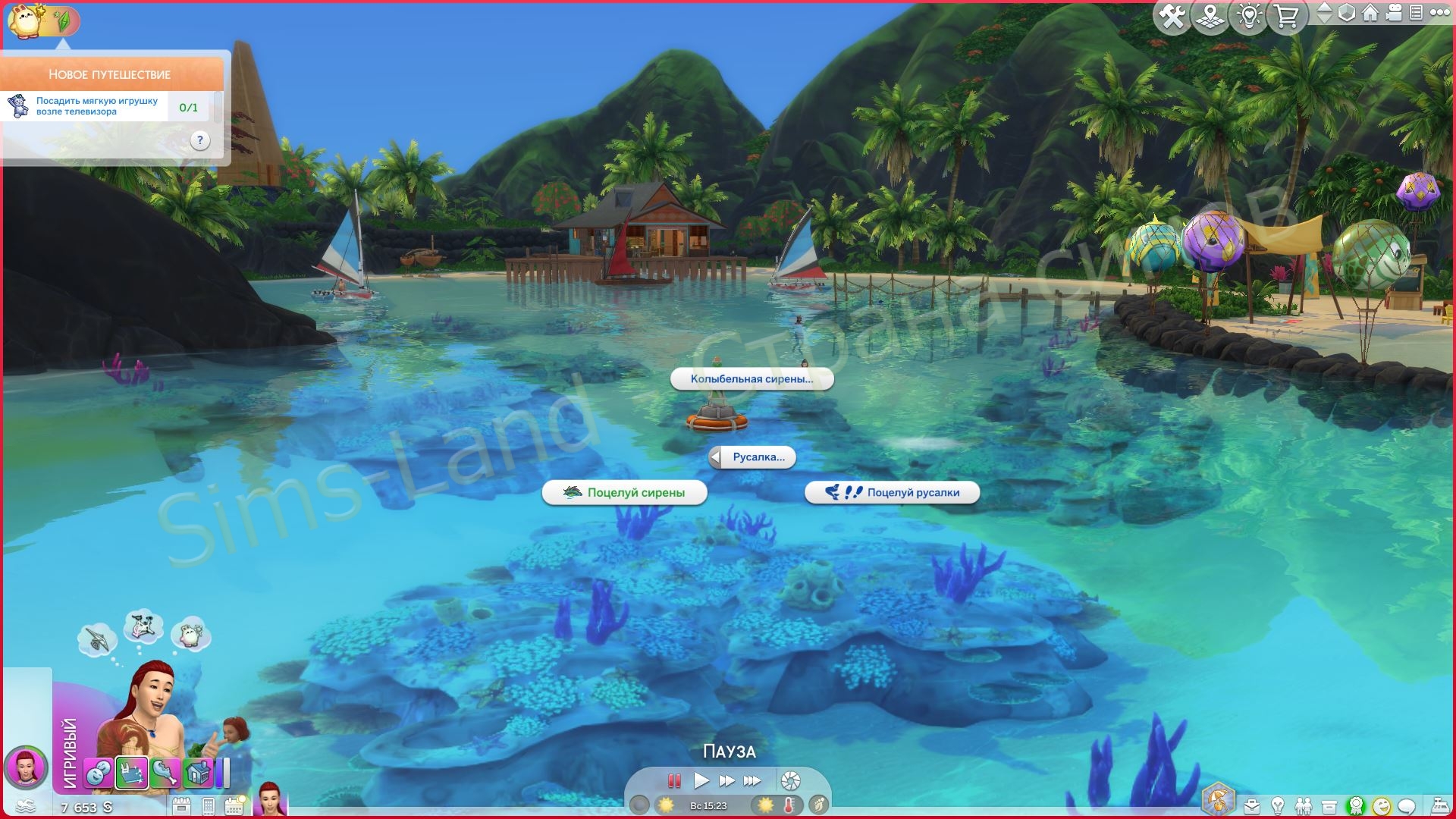Viewport: 1456px width, 819px height.
Task: Open Build Mode with hammer and wrench icon
Action: pos(1172,17)
